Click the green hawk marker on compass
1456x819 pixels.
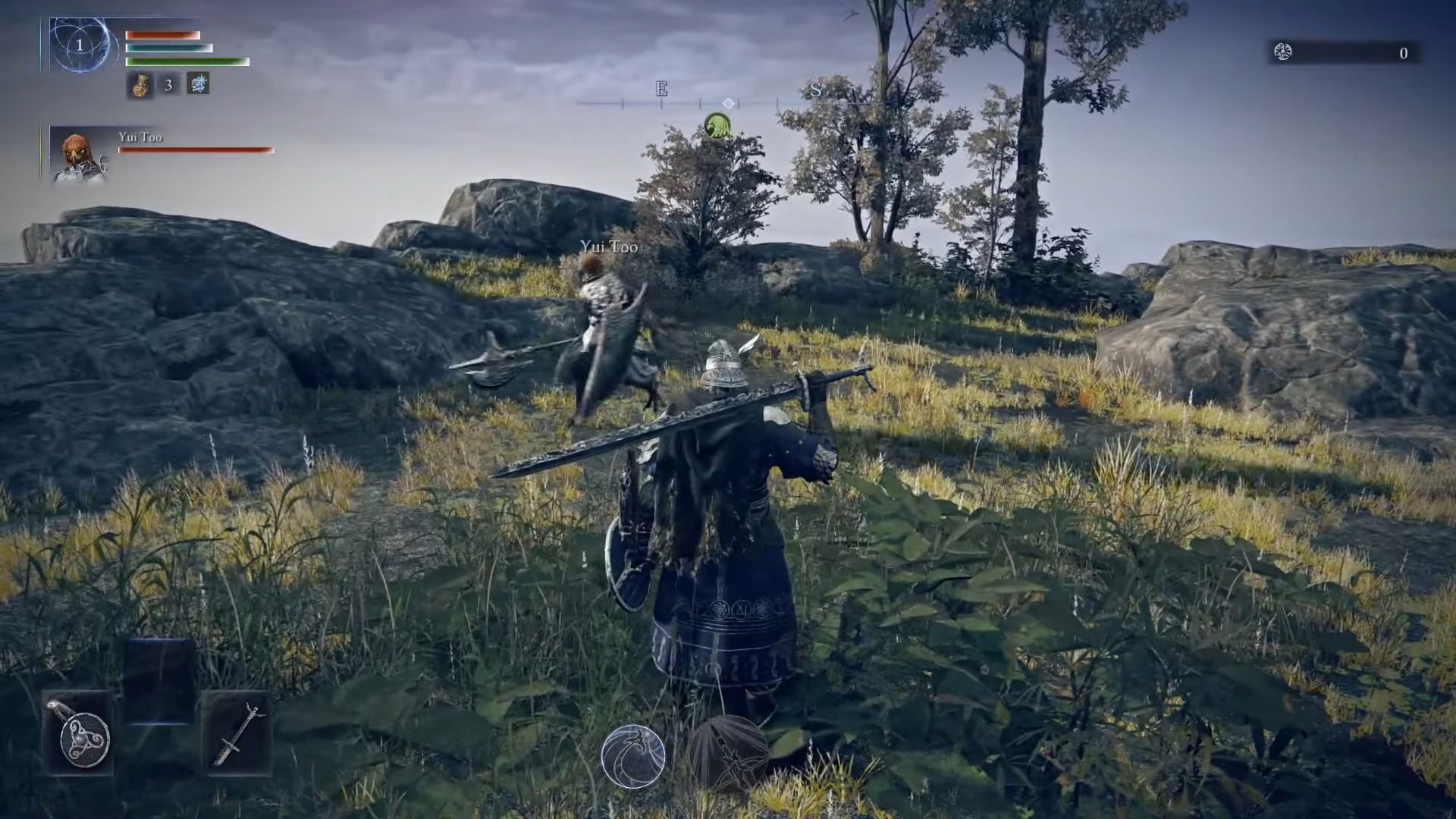tap(717, 126)
